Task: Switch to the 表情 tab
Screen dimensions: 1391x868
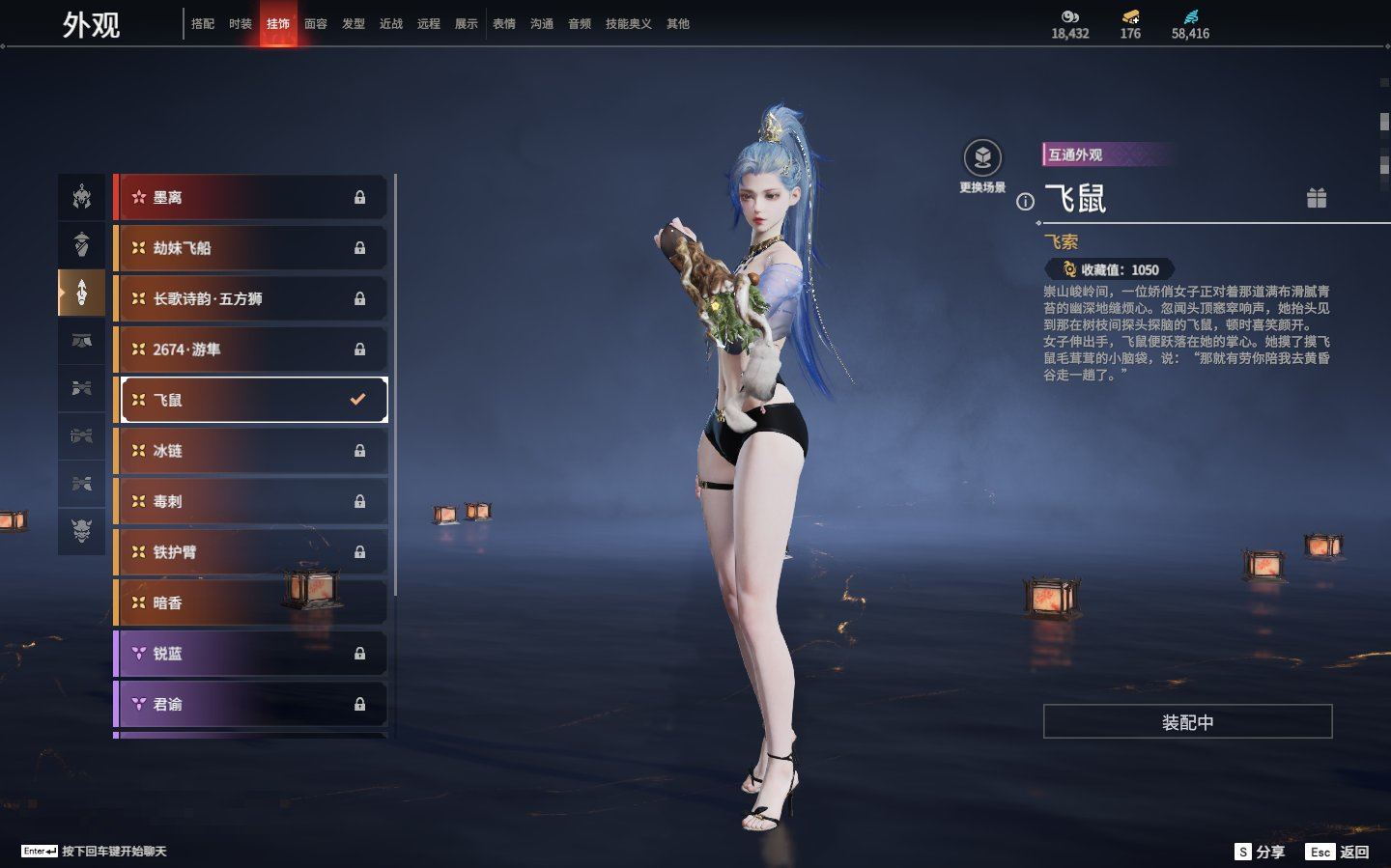Action: coord(504,24)
